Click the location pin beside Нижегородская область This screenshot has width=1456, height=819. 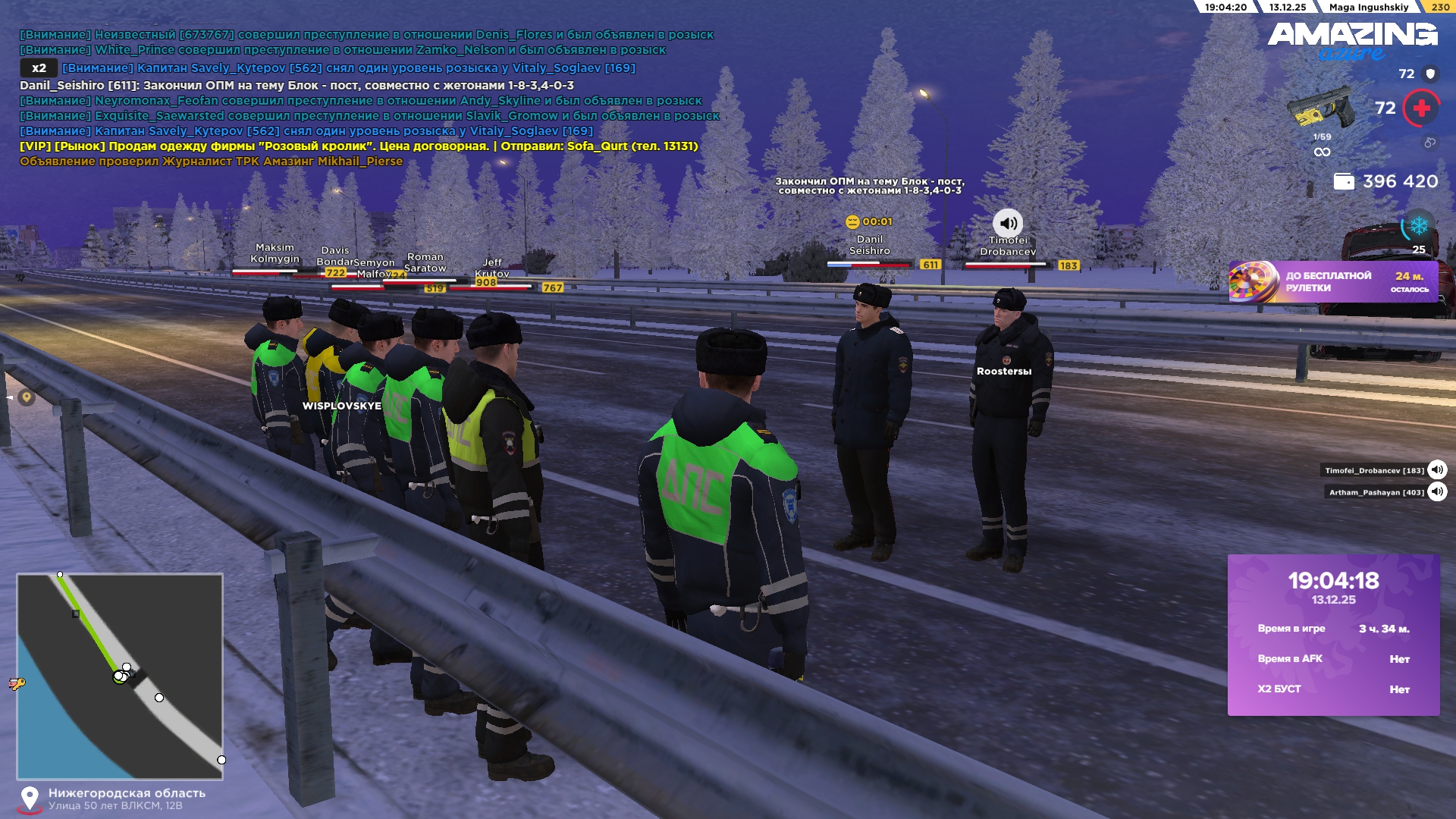[30, 798]
